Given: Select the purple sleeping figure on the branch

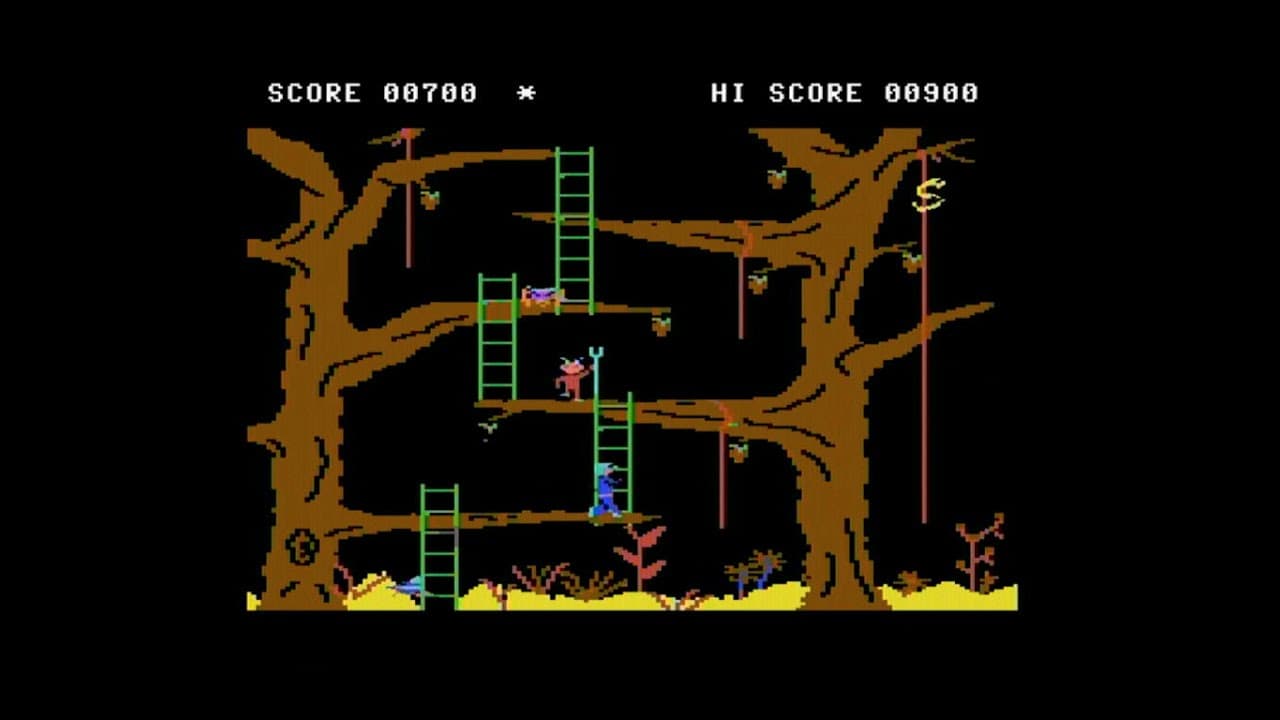Looking at the screenshot, I should (x=540, y=295).
